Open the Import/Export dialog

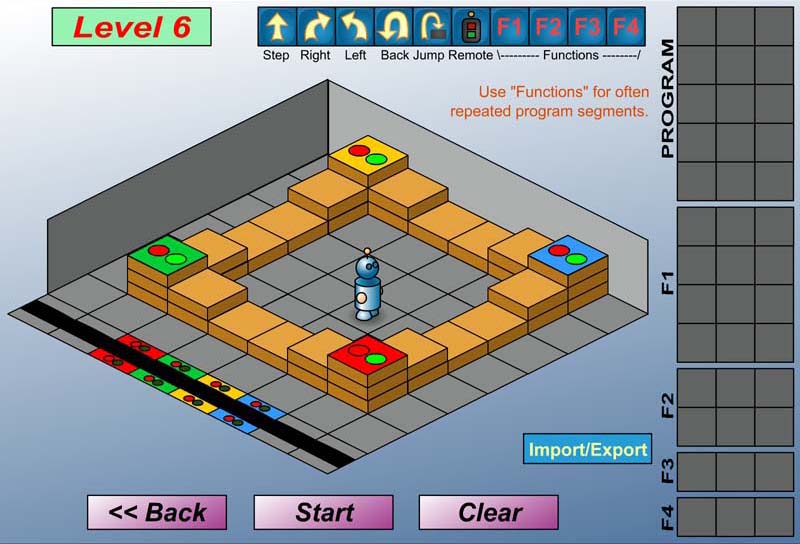(x=588, y=449)
